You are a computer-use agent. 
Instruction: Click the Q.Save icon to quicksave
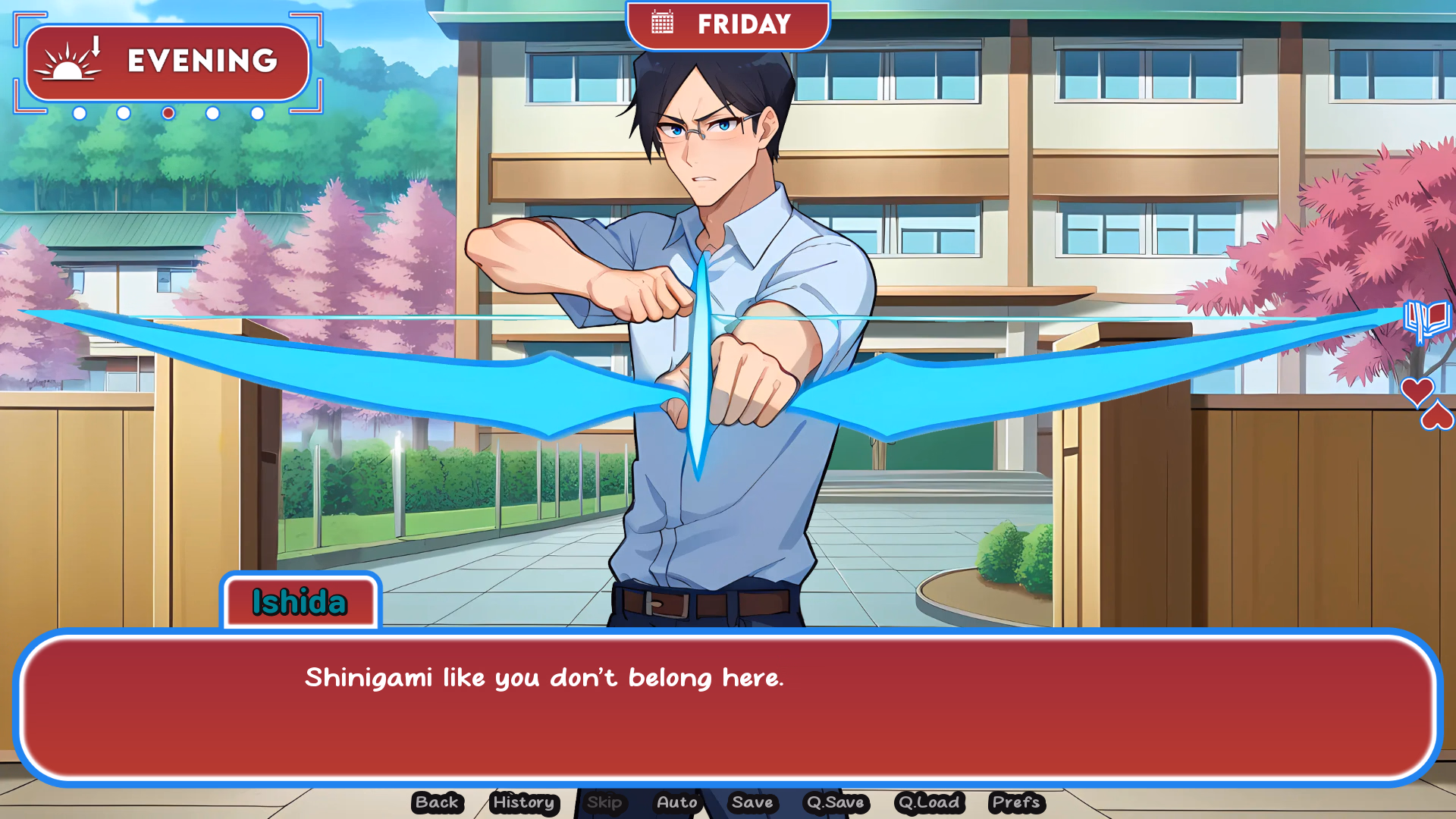pyautogui.click(x=835, y=802)
